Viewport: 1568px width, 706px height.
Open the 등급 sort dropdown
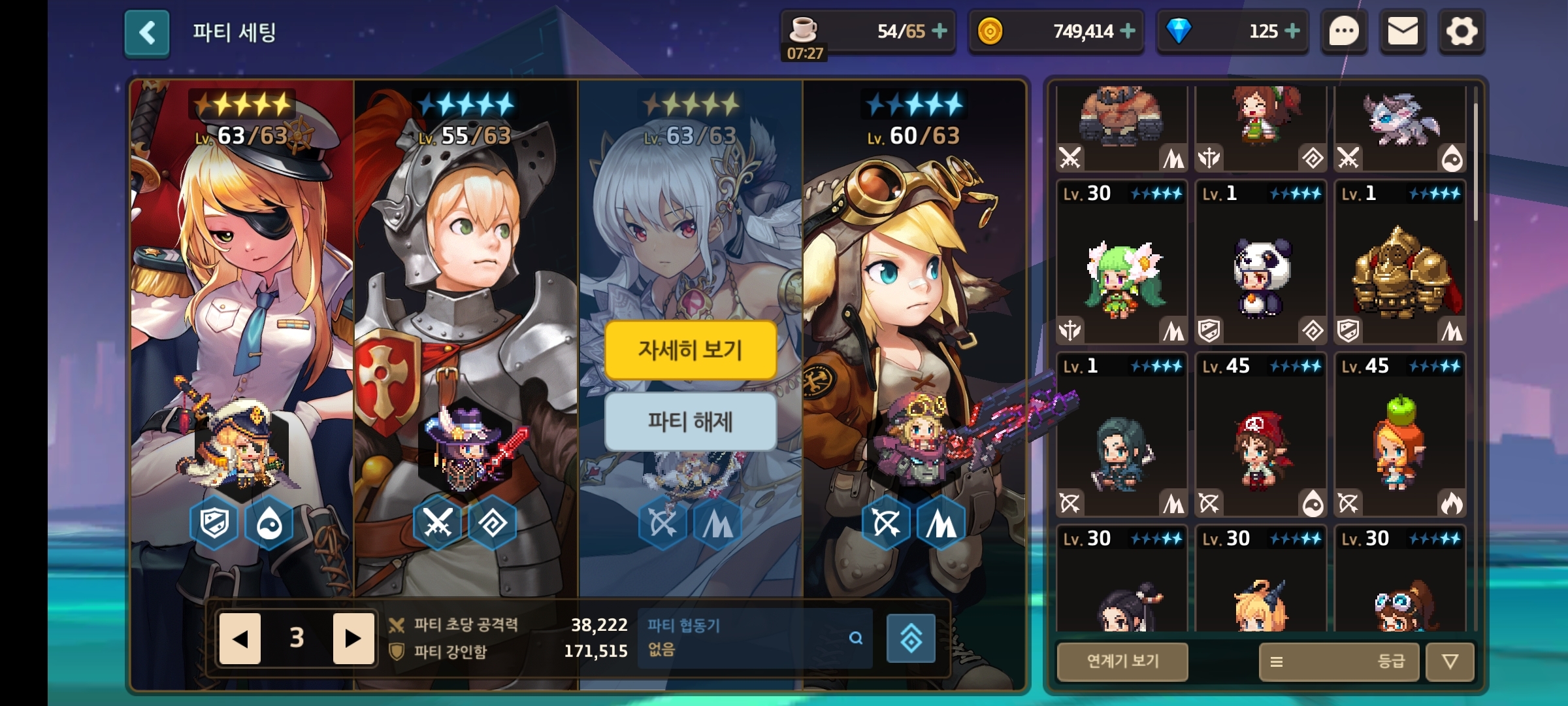pos(1339,662)
